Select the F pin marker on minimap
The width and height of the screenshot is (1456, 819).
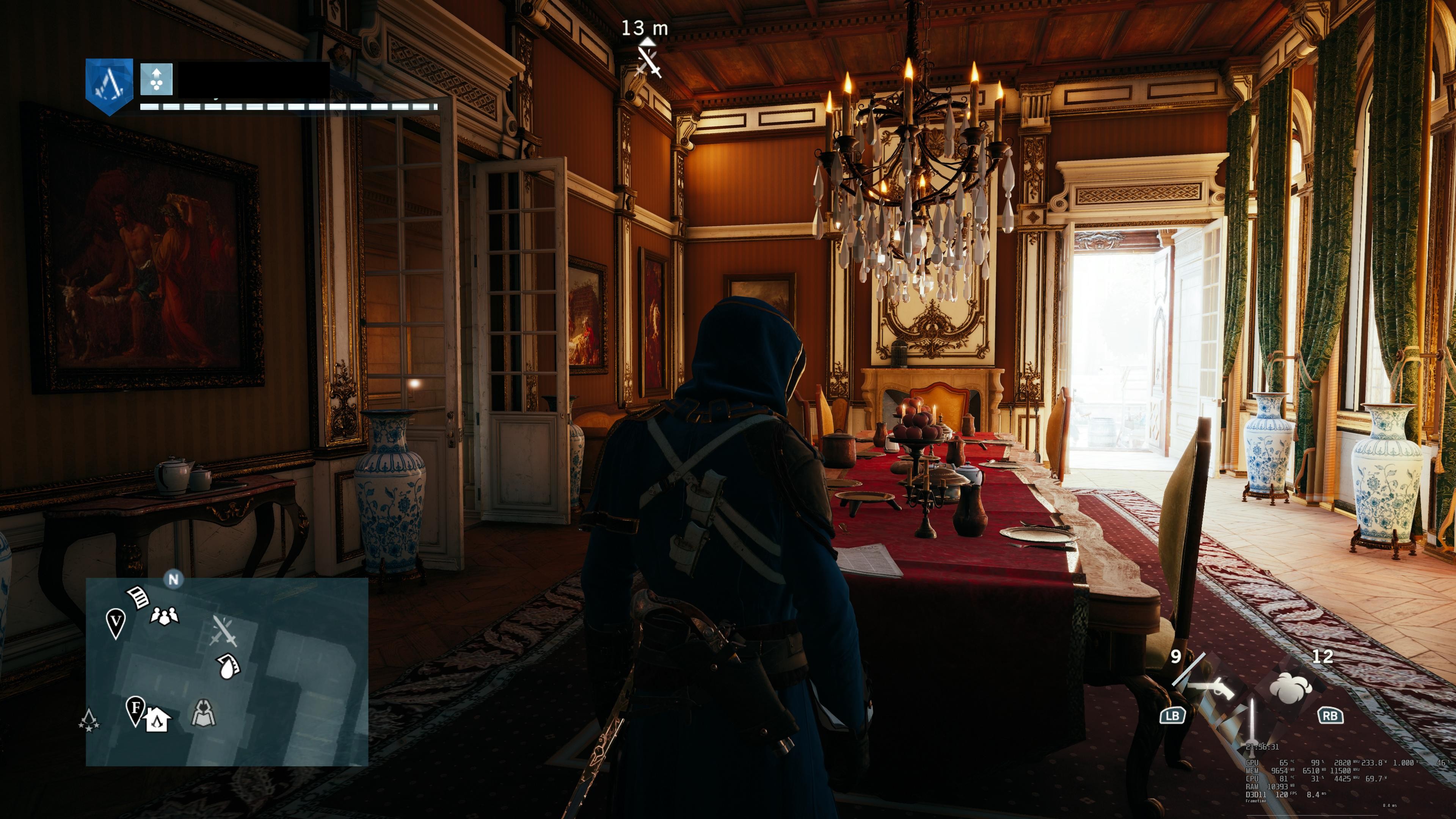click(x=136, y=709)
